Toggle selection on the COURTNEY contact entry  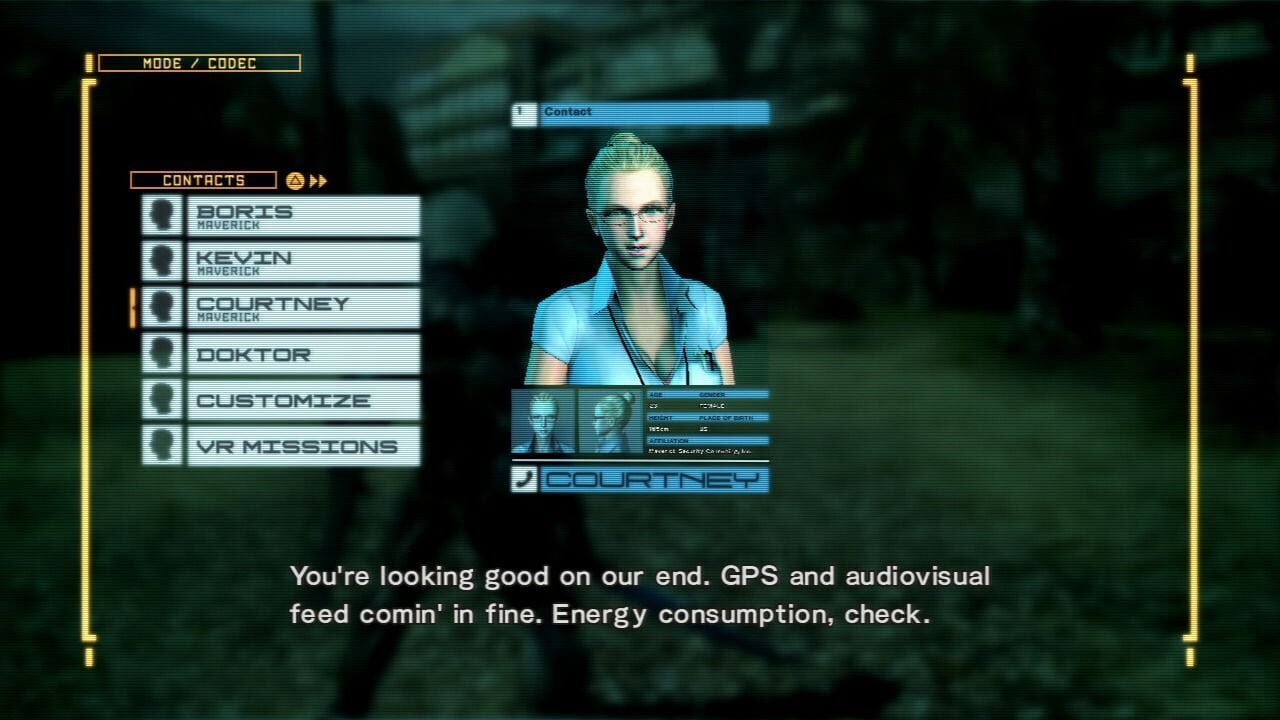300,307
